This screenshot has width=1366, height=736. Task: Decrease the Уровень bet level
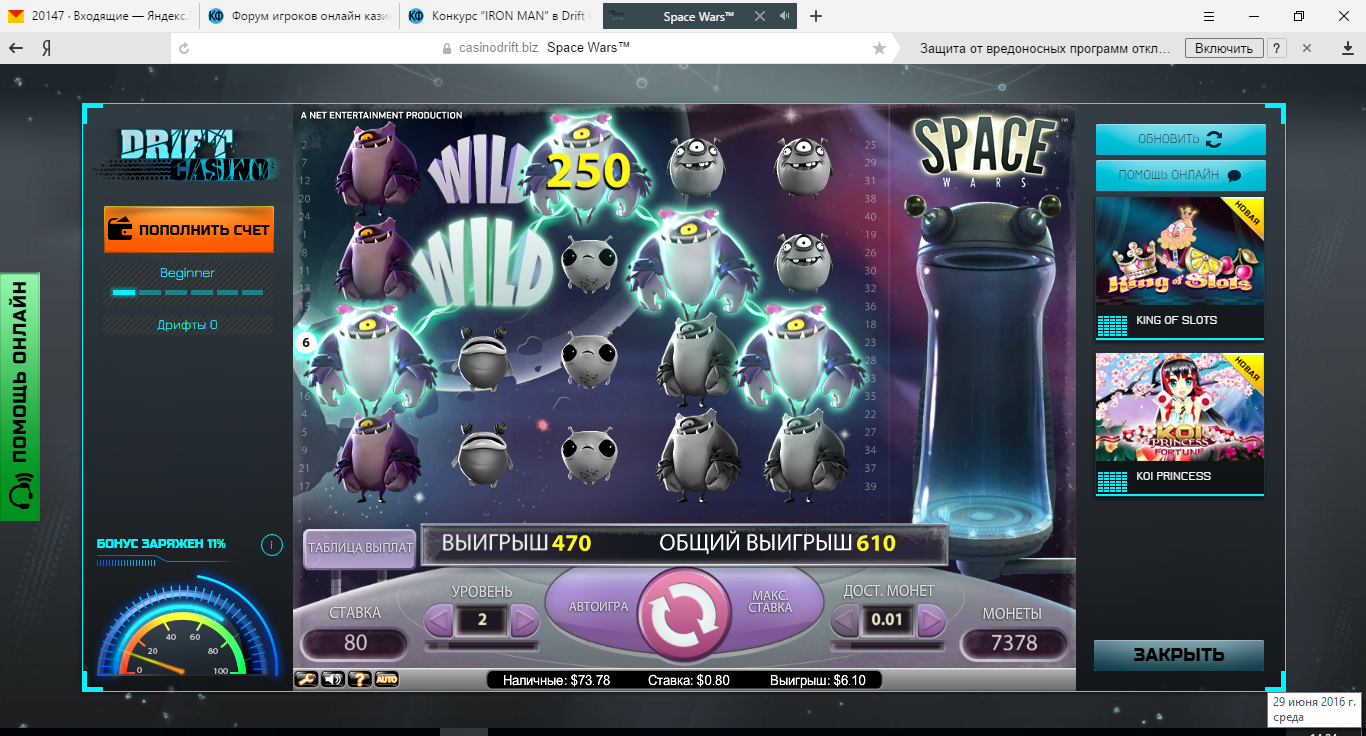(x=438, y=621)
